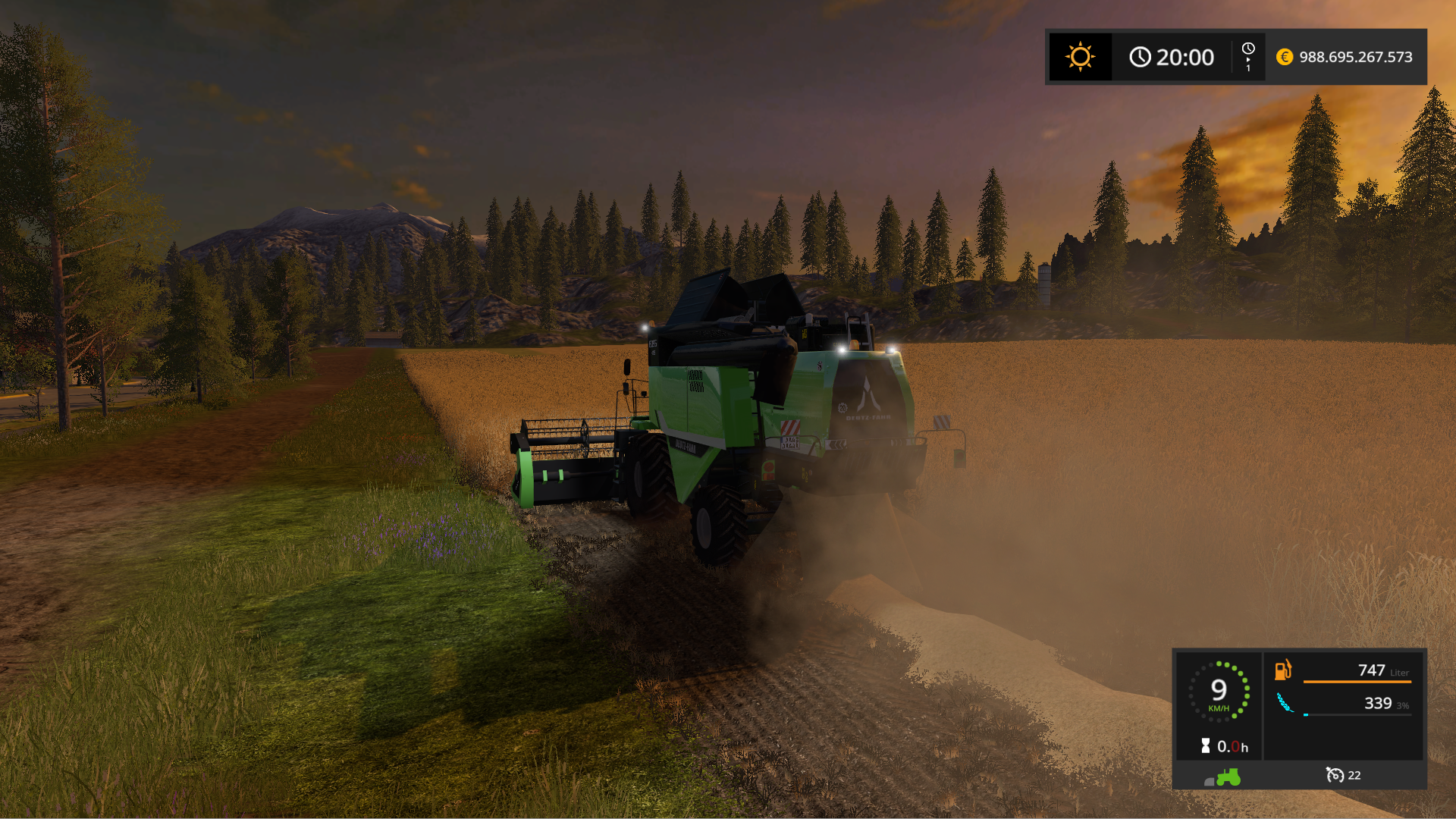This screenshot has width=1456, height=819.
Task: Toggle the cruise control icon
Action: pyautogui.click(x=1335, y=775)
